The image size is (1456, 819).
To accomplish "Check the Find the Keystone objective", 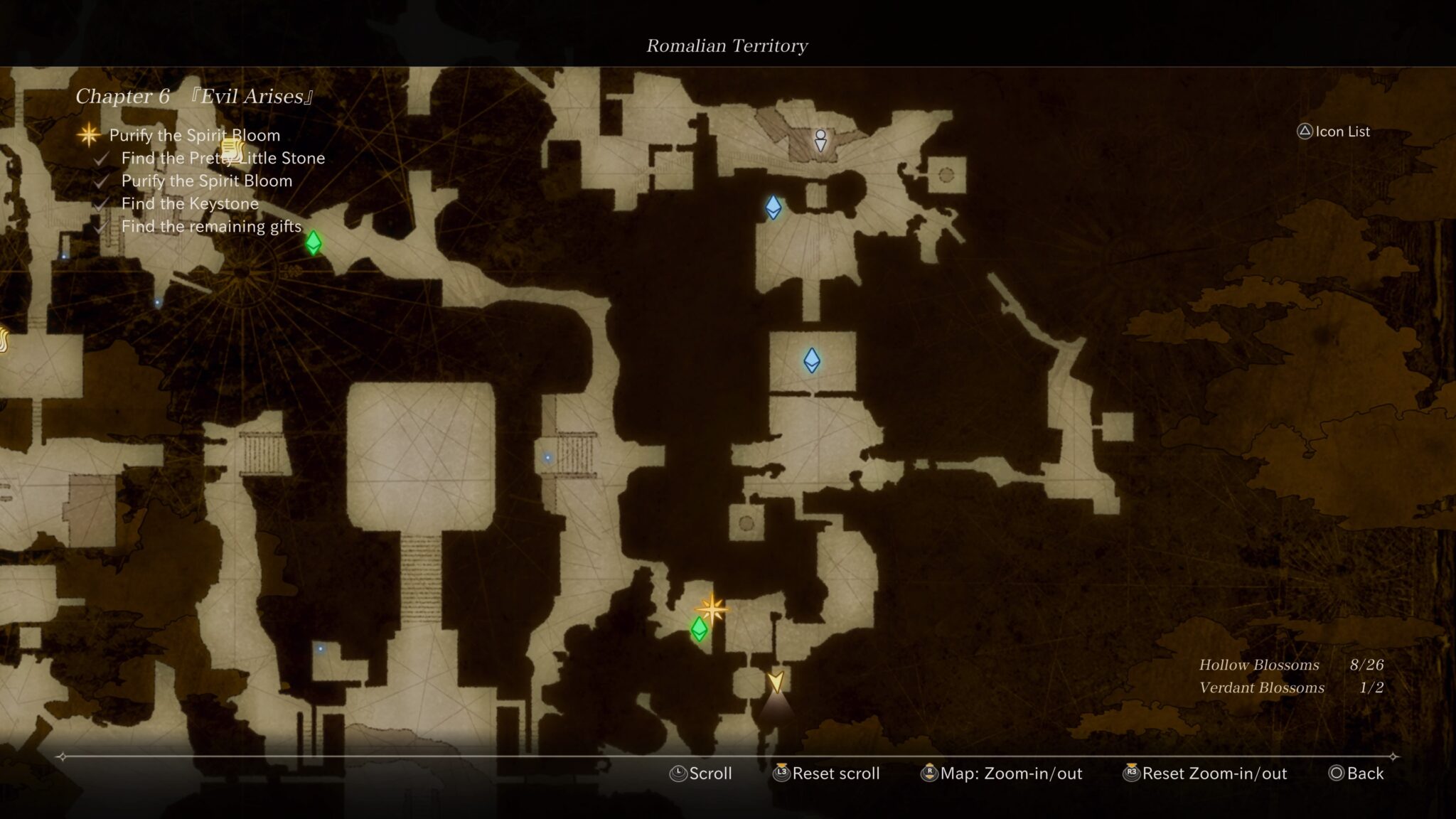I will pyautogui.click(x=191, y=203).
